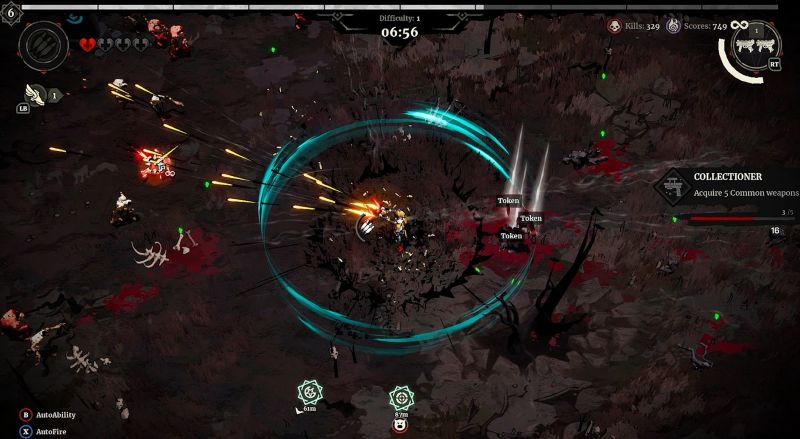
Task: Toggle the AutoAbility option
Action: pyautogui.click(x=25, y=415)
